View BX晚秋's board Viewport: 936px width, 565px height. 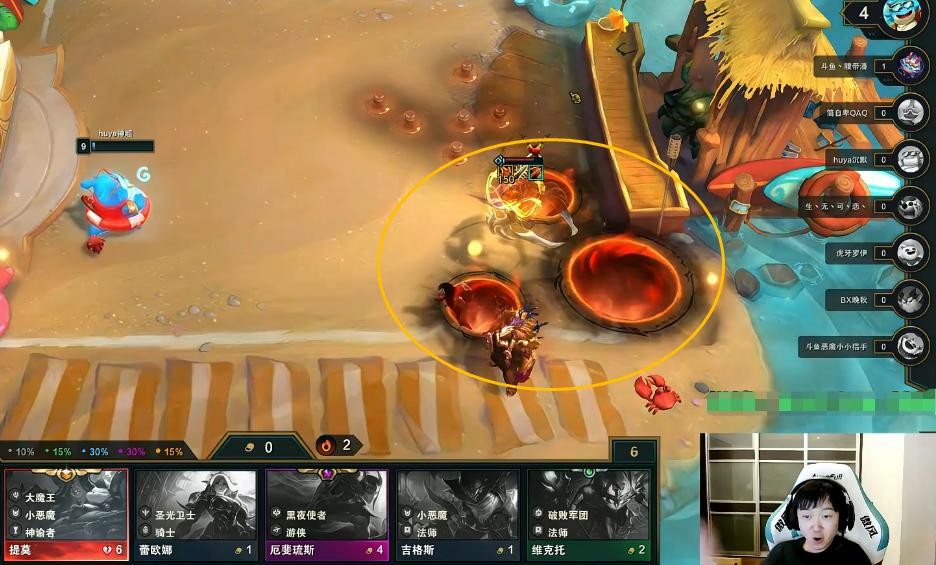pos(911,299)
